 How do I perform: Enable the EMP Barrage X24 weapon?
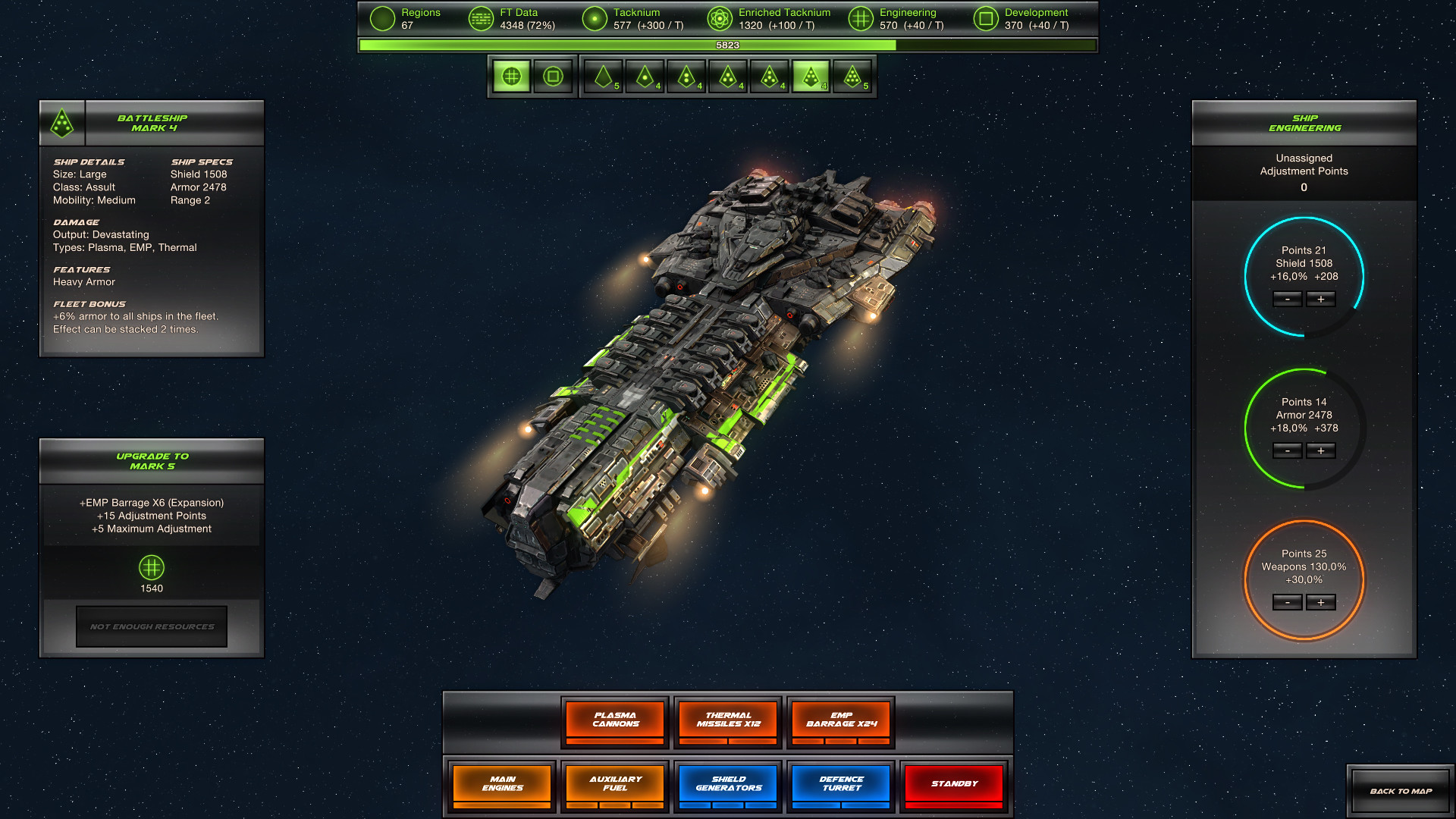pyautogui.click(x=840, y=719)
